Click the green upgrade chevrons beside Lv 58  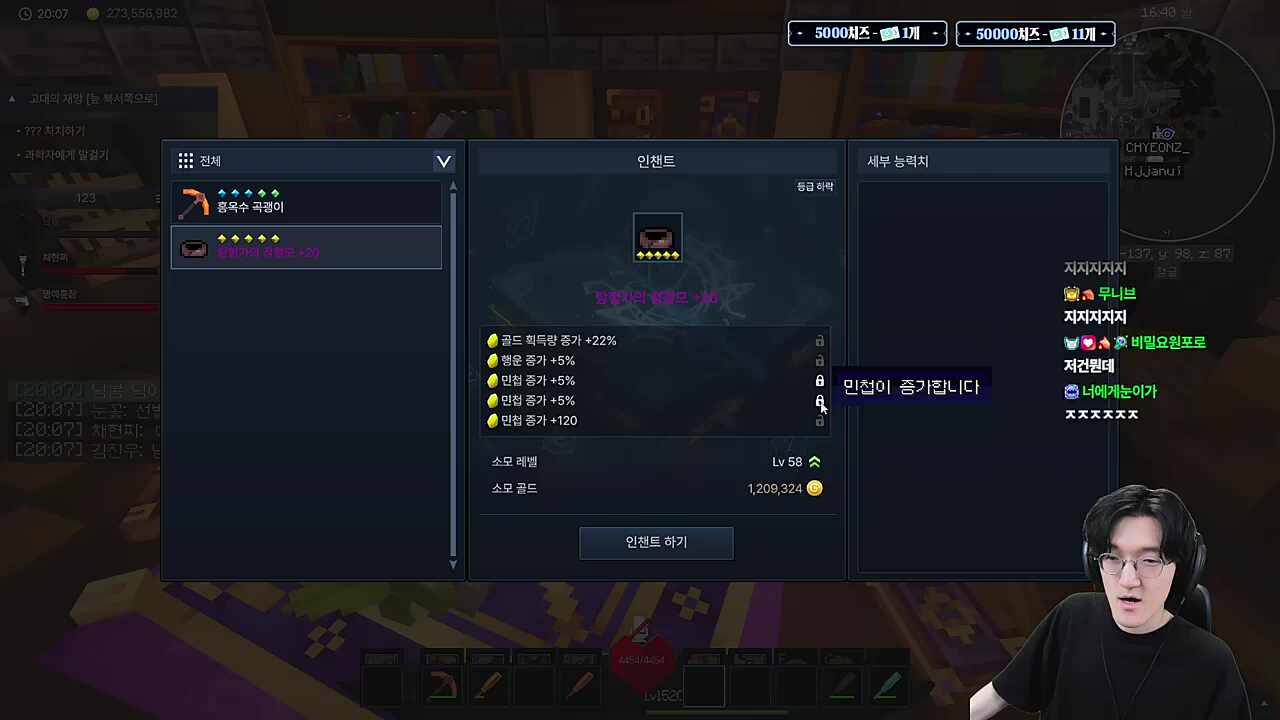pos(815,461)
